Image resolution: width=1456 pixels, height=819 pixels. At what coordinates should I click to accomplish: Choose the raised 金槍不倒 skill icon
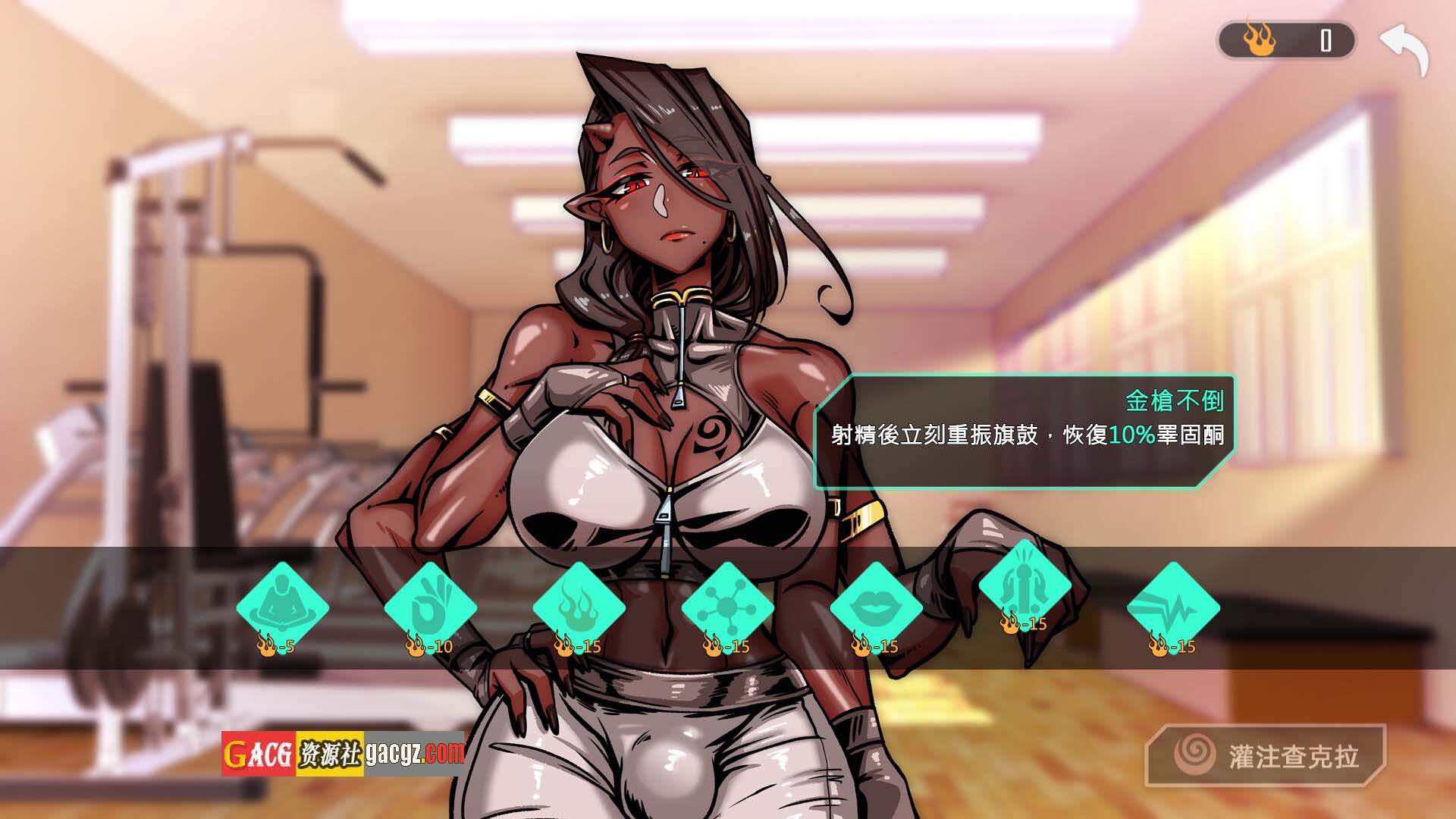pos(1025,585)
